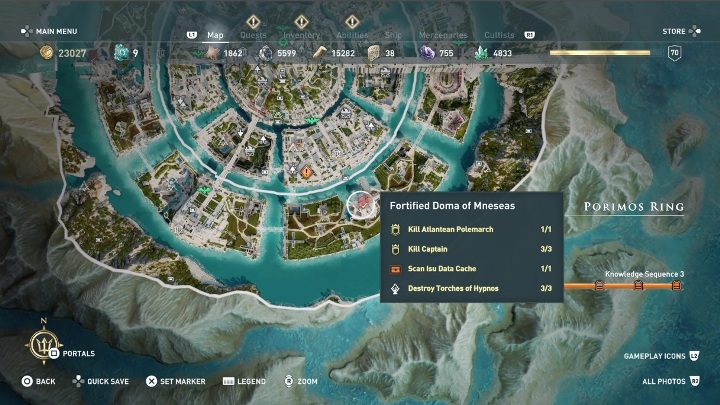This screenshot has width=720, height=405.
Task: Open the Store
Action: [x=674, y=31]
